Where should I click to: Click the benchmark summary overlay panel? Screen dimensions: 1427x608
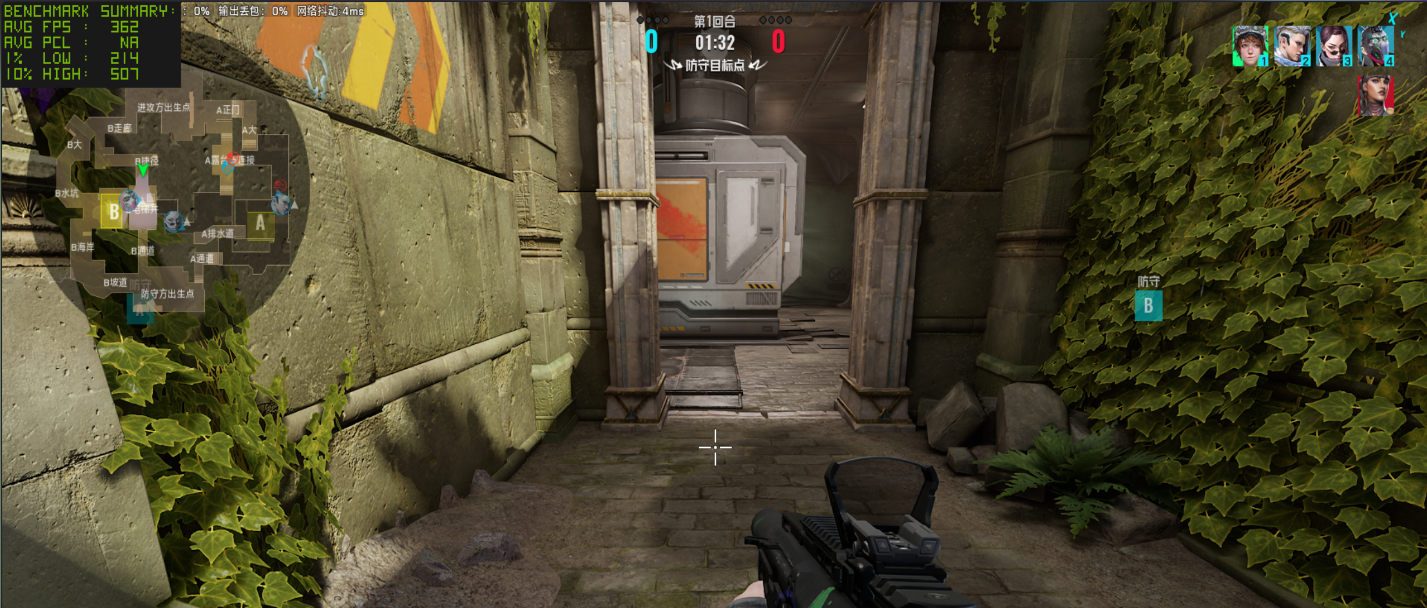tap(90, 42)
